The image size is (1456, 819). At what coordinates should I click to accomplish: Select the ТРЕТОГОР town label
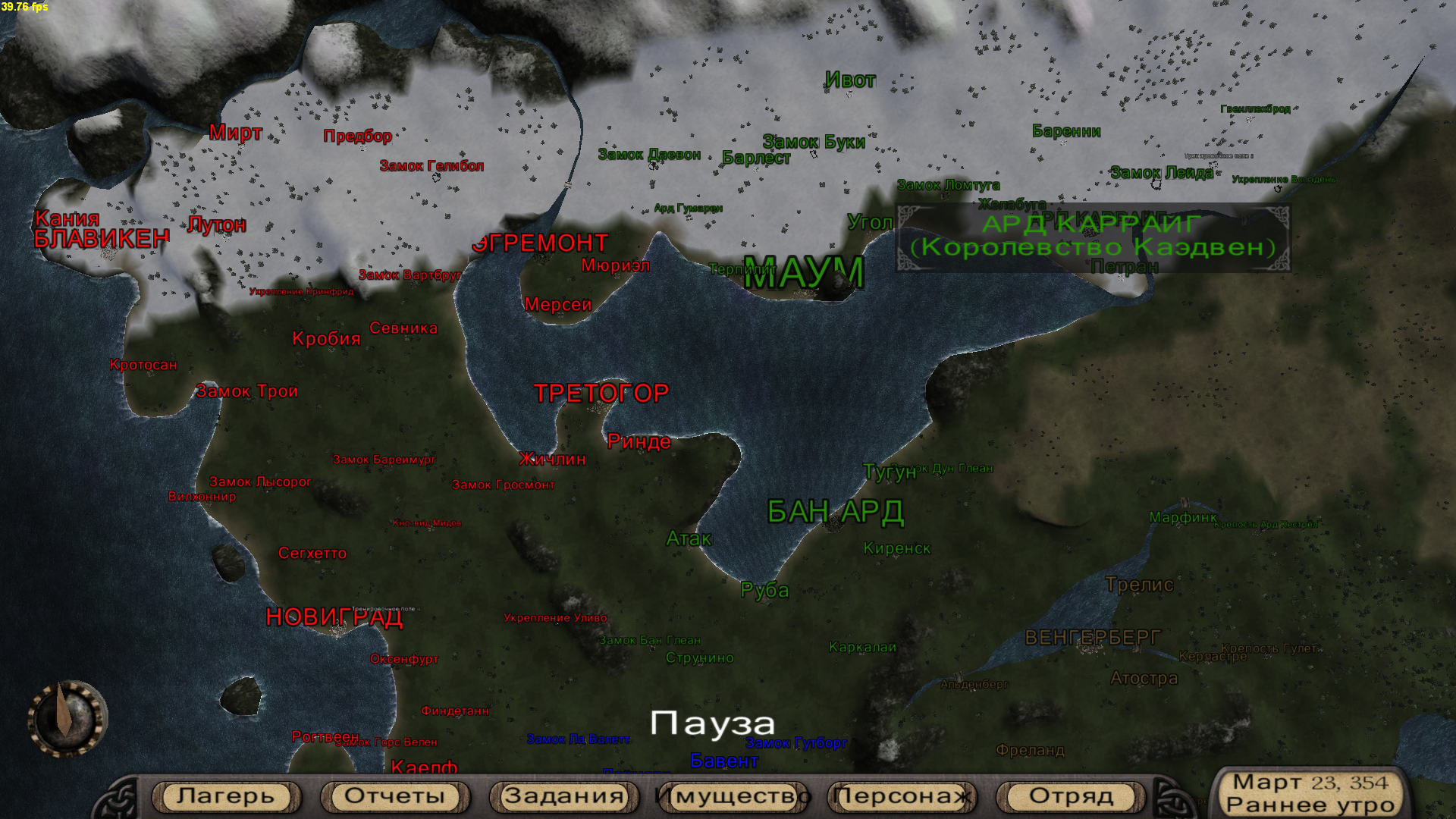click(x=601, y=394)
